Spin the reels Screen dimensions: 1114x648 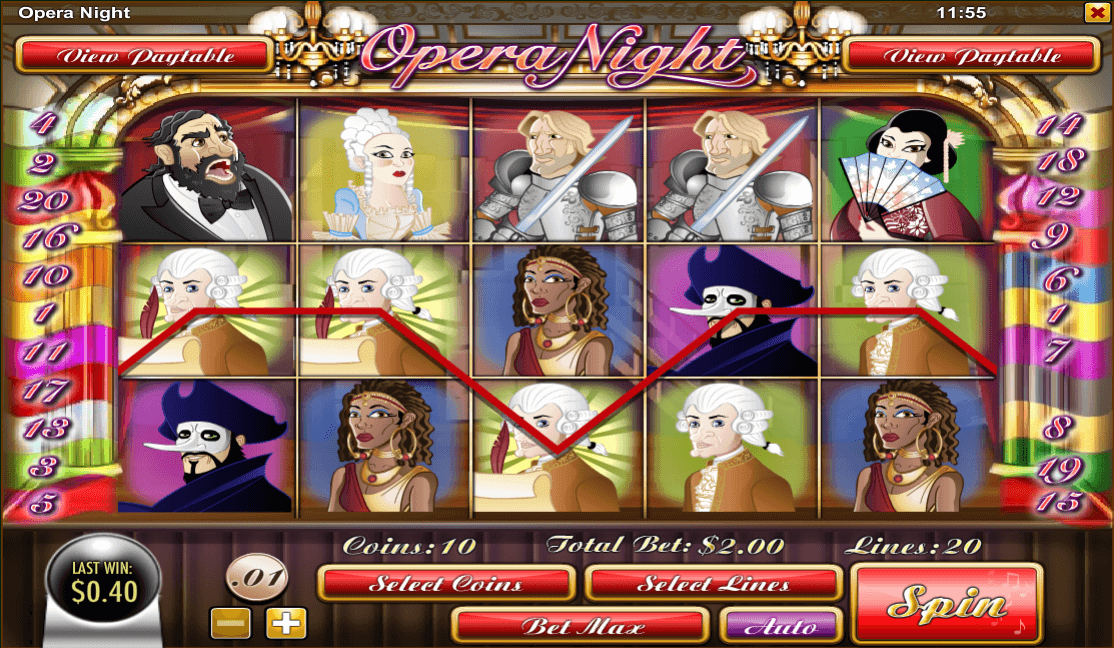946,603
